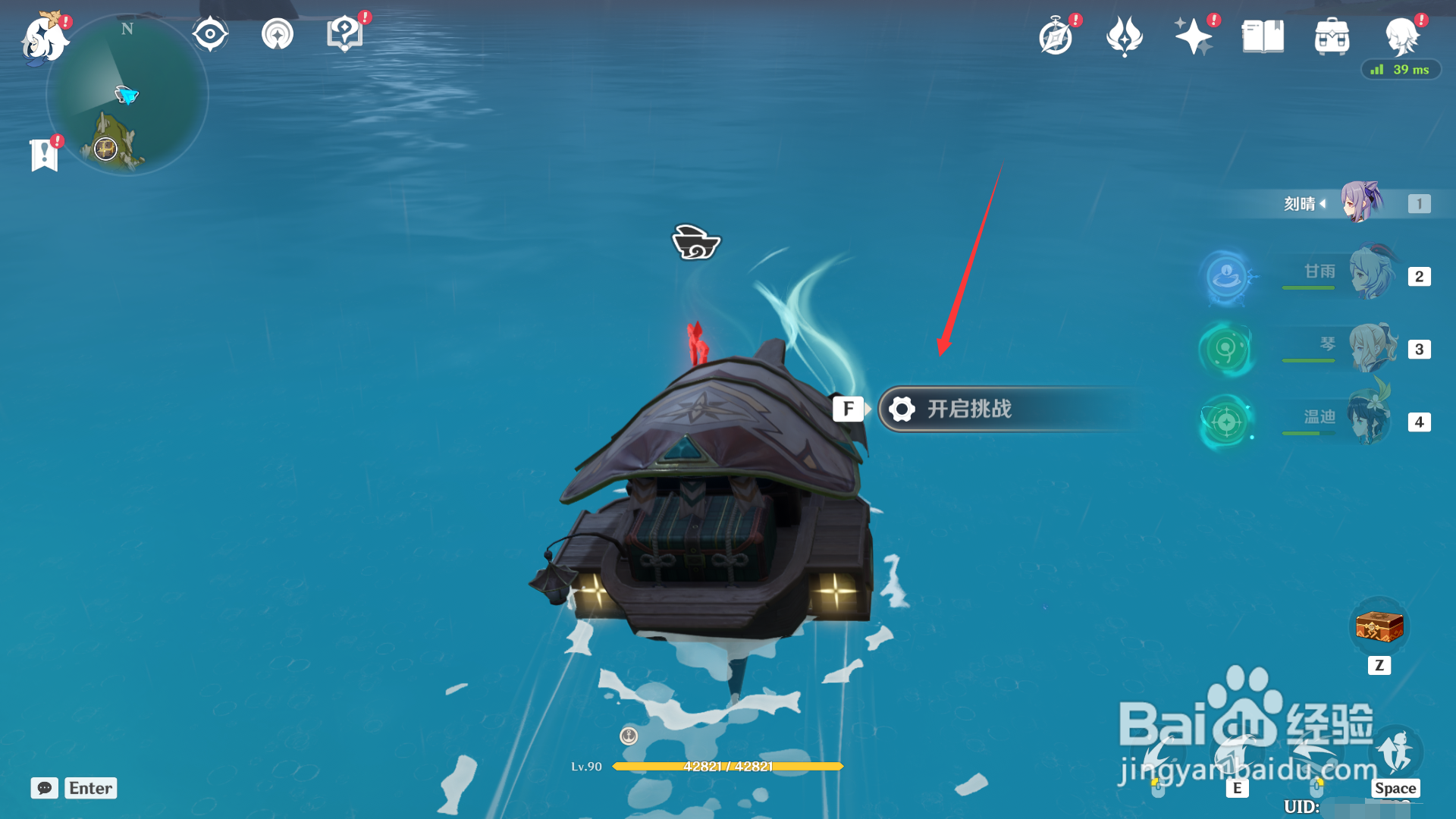Open the quest navigation eye icon
The image size is (1456, 819).
click(x=210, y=34)
